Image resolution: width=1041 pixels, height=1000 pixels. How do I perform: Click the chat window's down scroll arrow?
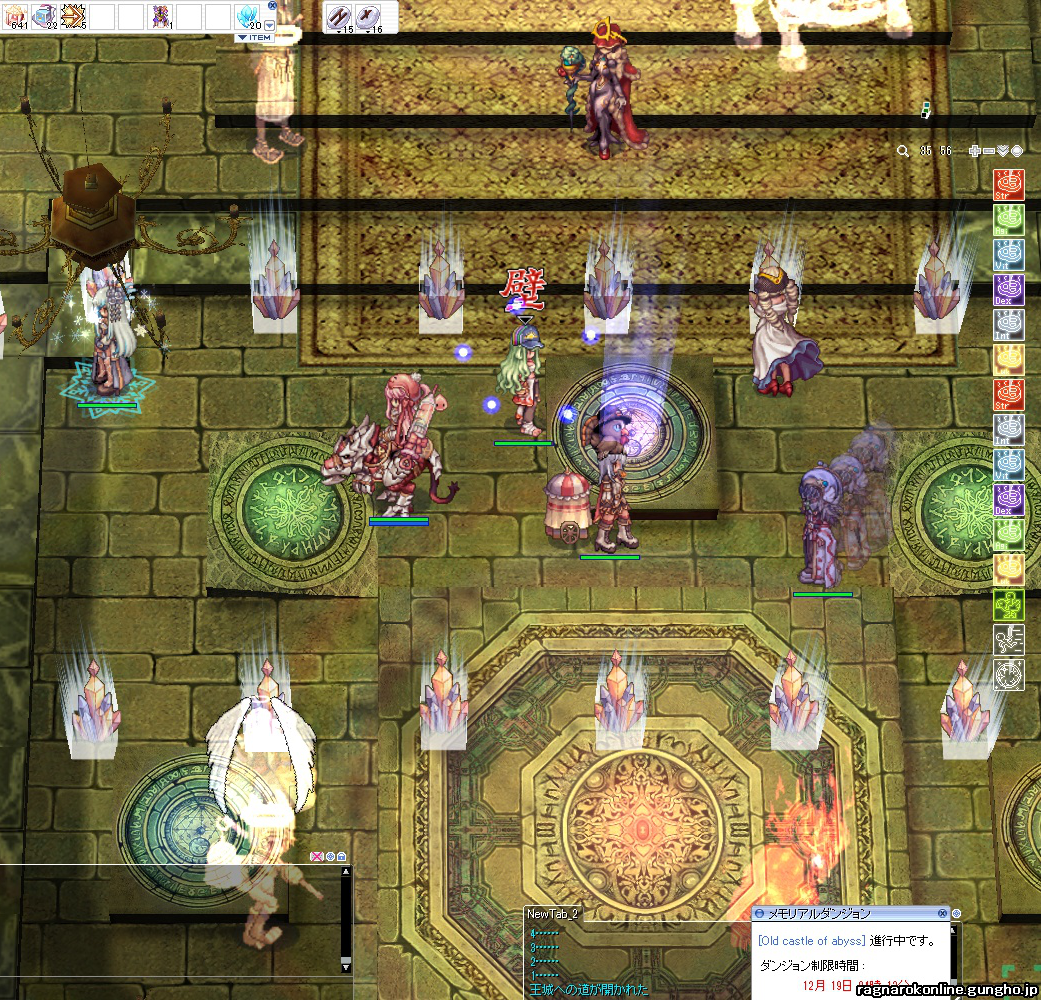346,967
